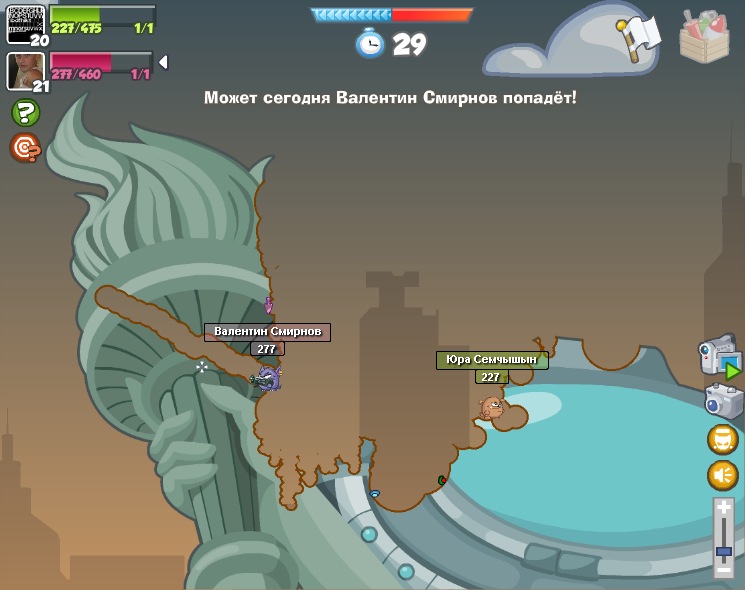Image resolution: width=745 pixels, height=590 pixels.
Task: Zoom in with the plus button
Action: pos(724,509)
